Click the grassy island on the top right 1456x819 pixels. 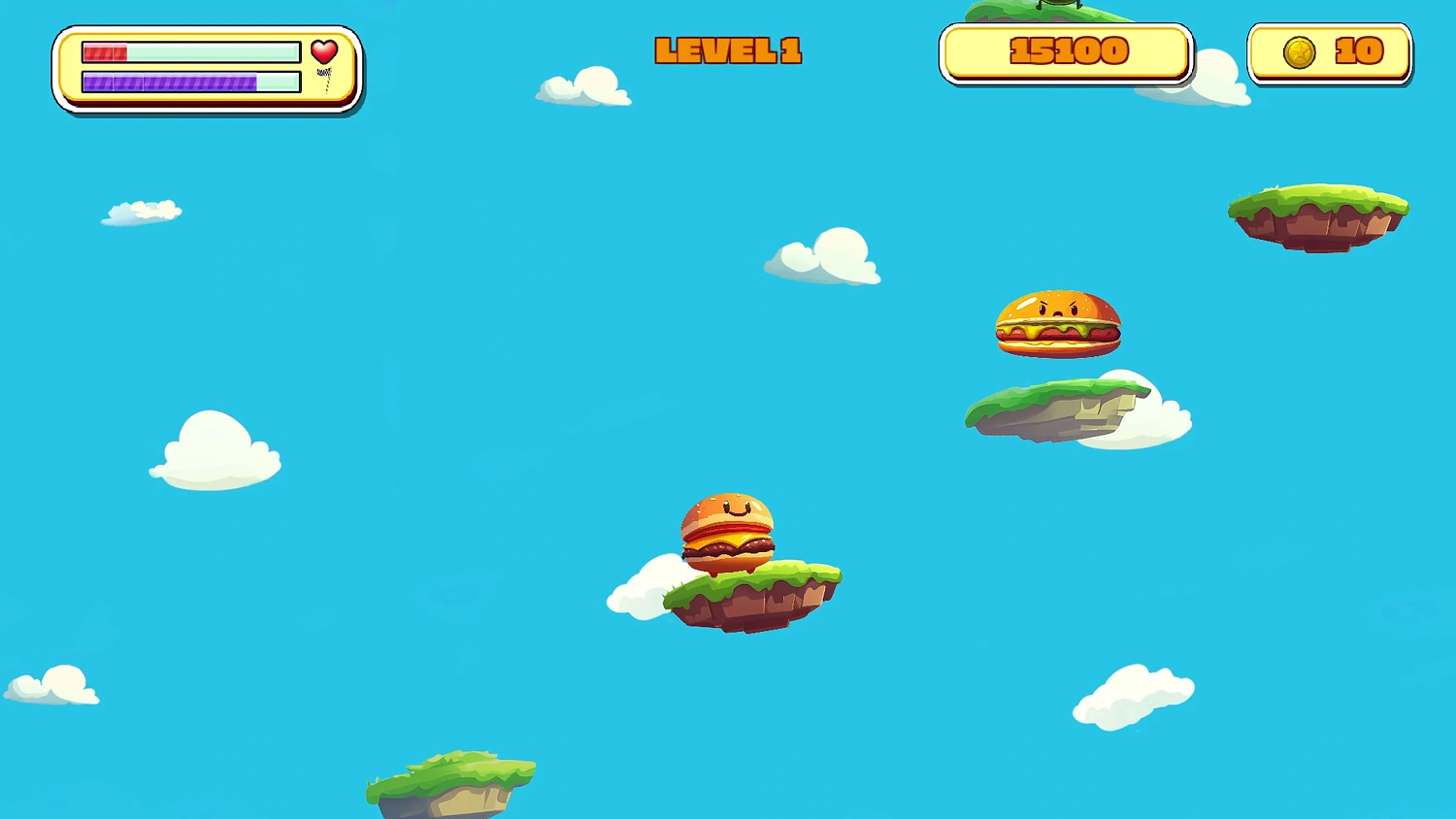pos(1317,215)
